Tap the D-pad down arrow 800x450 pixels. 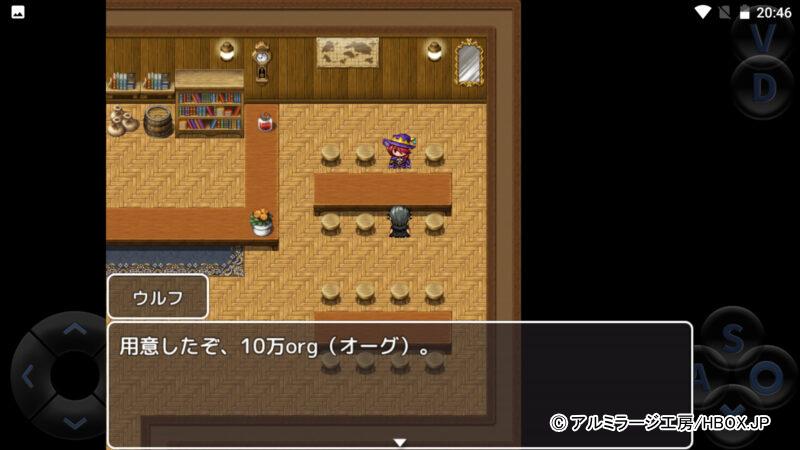[73, 422]
